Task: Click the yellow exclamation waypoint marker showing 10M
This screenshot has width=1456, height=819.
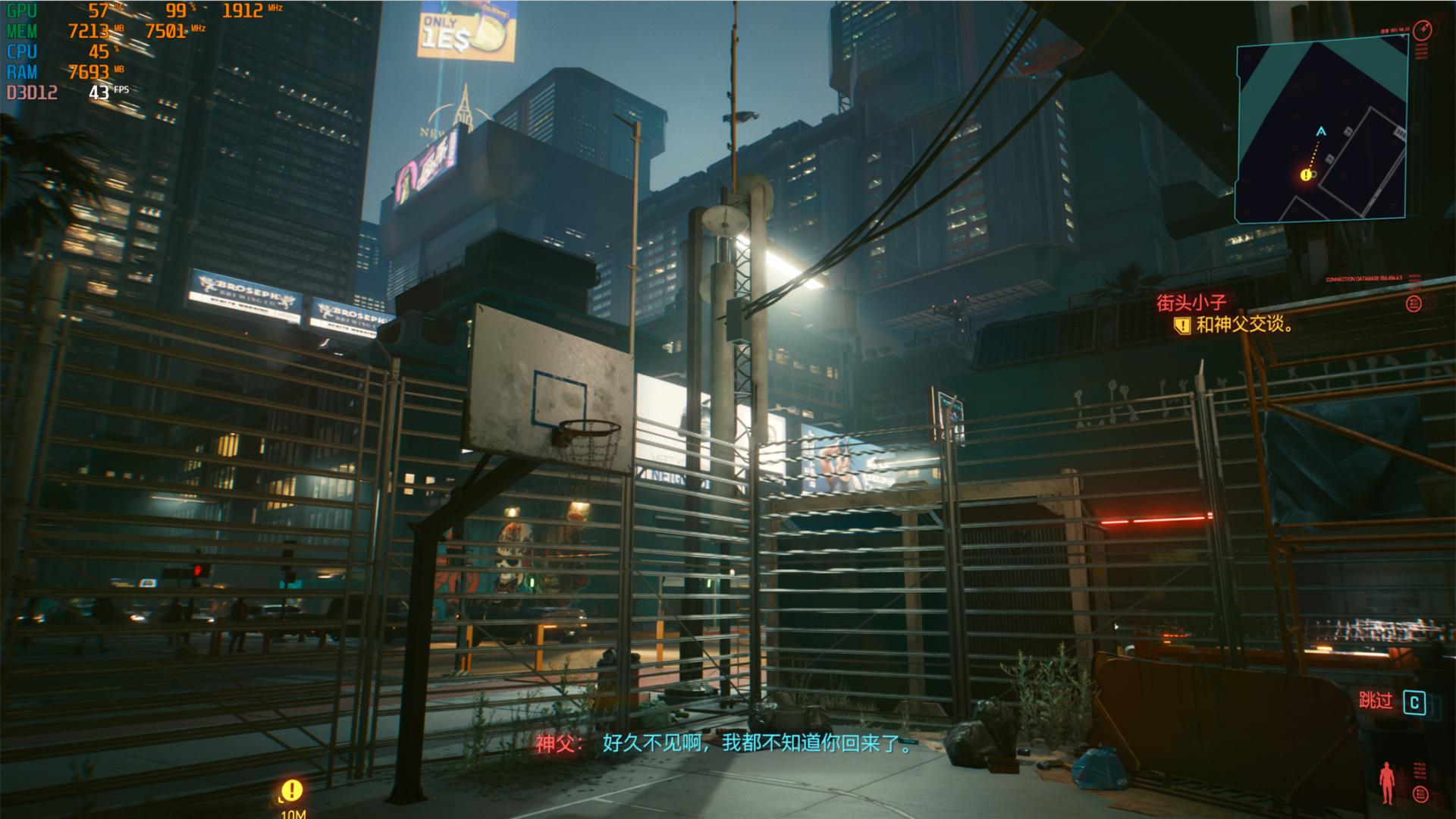Action: click(x=291, y=790)
